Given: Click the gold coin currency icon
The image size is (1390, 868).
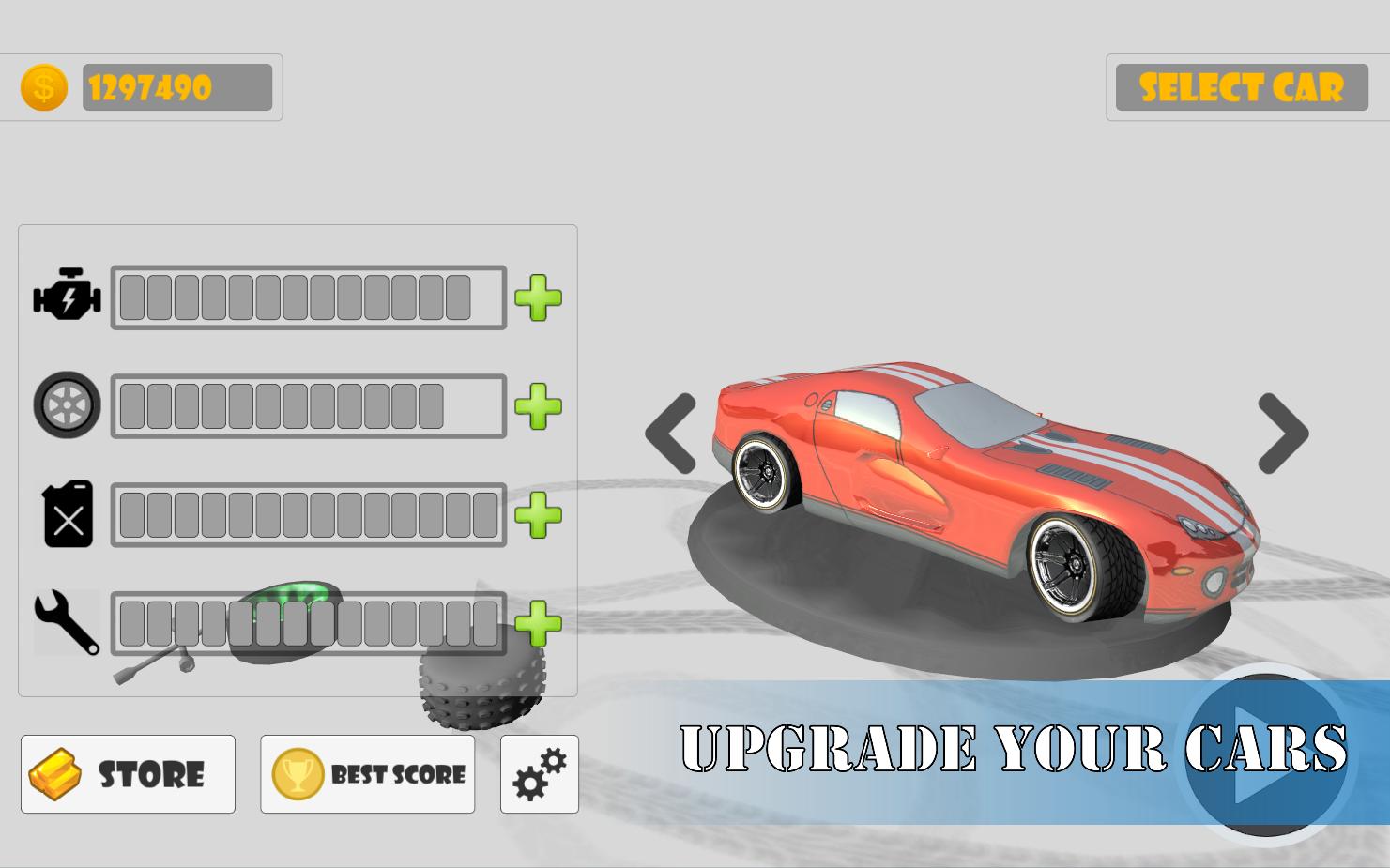Looking at the screenshot, I should tap(41, 87).
